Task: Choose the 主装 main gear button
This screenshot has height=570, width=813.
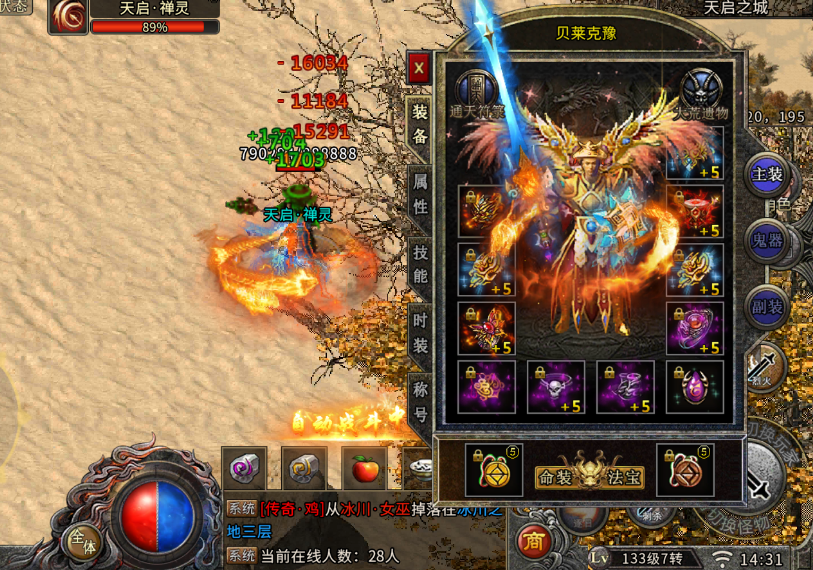Action: point(767,175)
